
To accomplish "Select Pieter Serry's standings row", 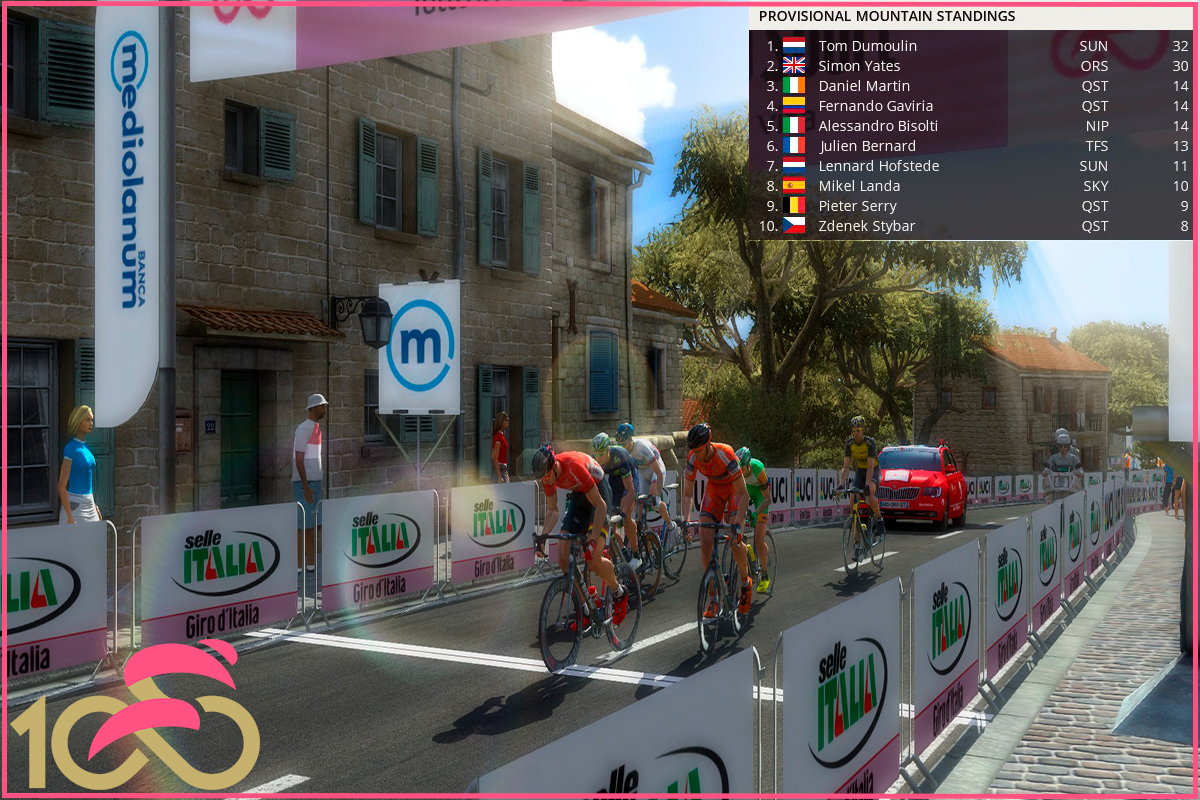I will click(857, 206).
